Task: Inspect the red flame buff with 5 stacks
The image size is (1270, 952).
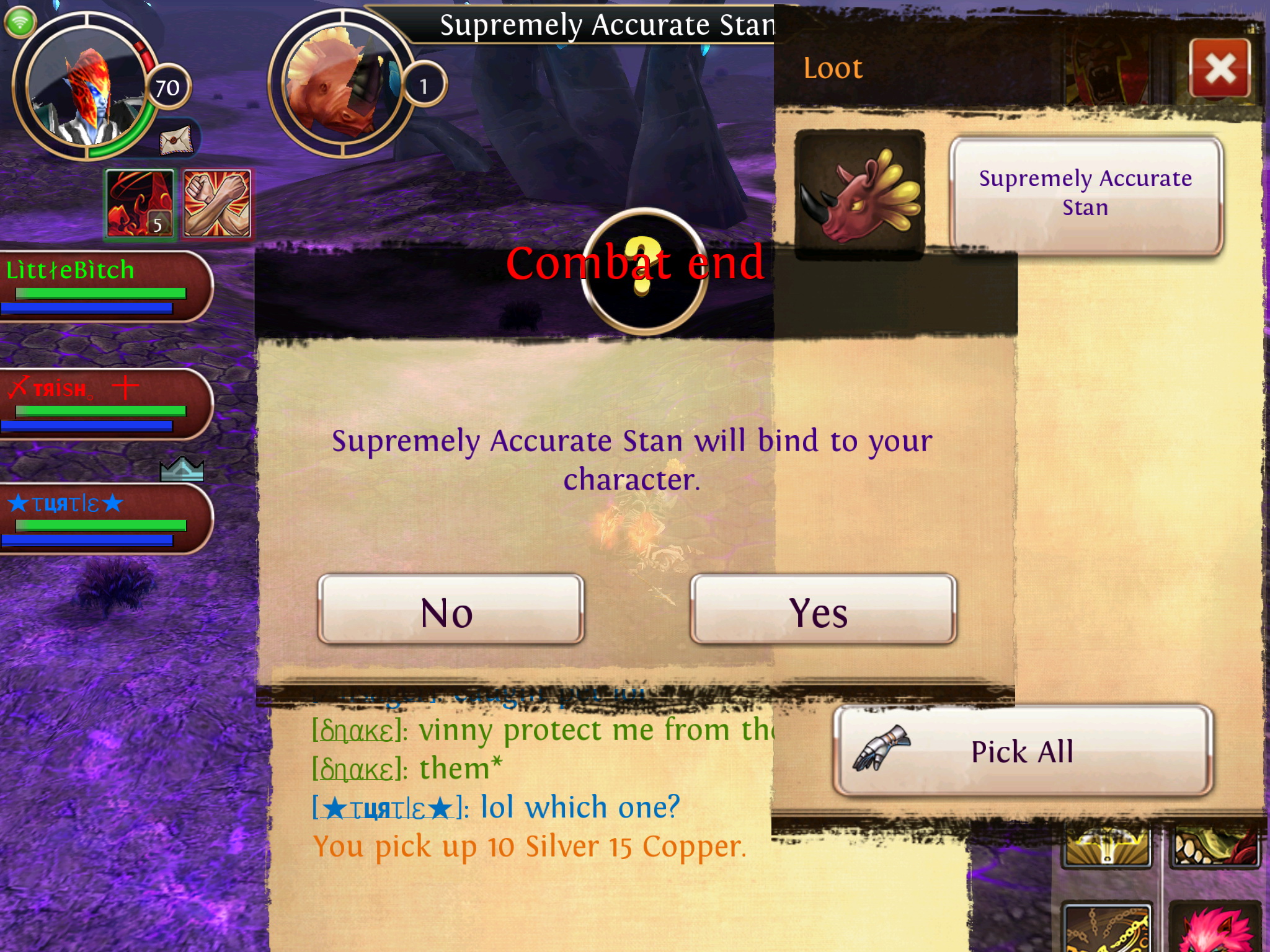Action: tap(141, 203)
